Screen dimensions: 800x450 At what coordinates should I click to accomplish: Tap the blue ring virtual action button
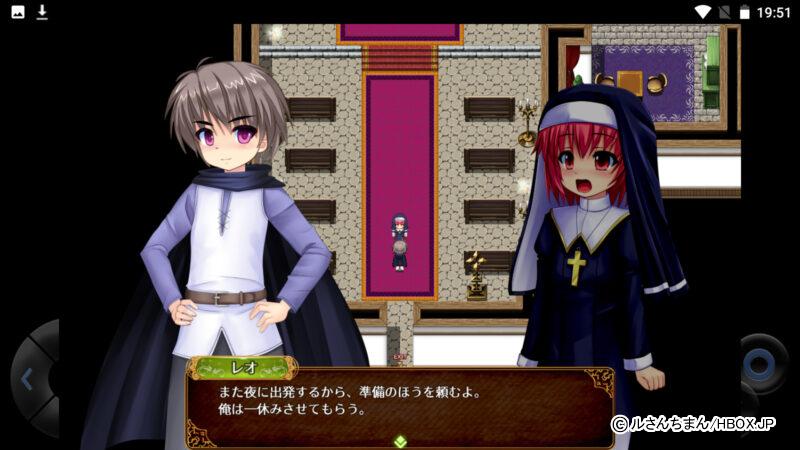(764, 360)
